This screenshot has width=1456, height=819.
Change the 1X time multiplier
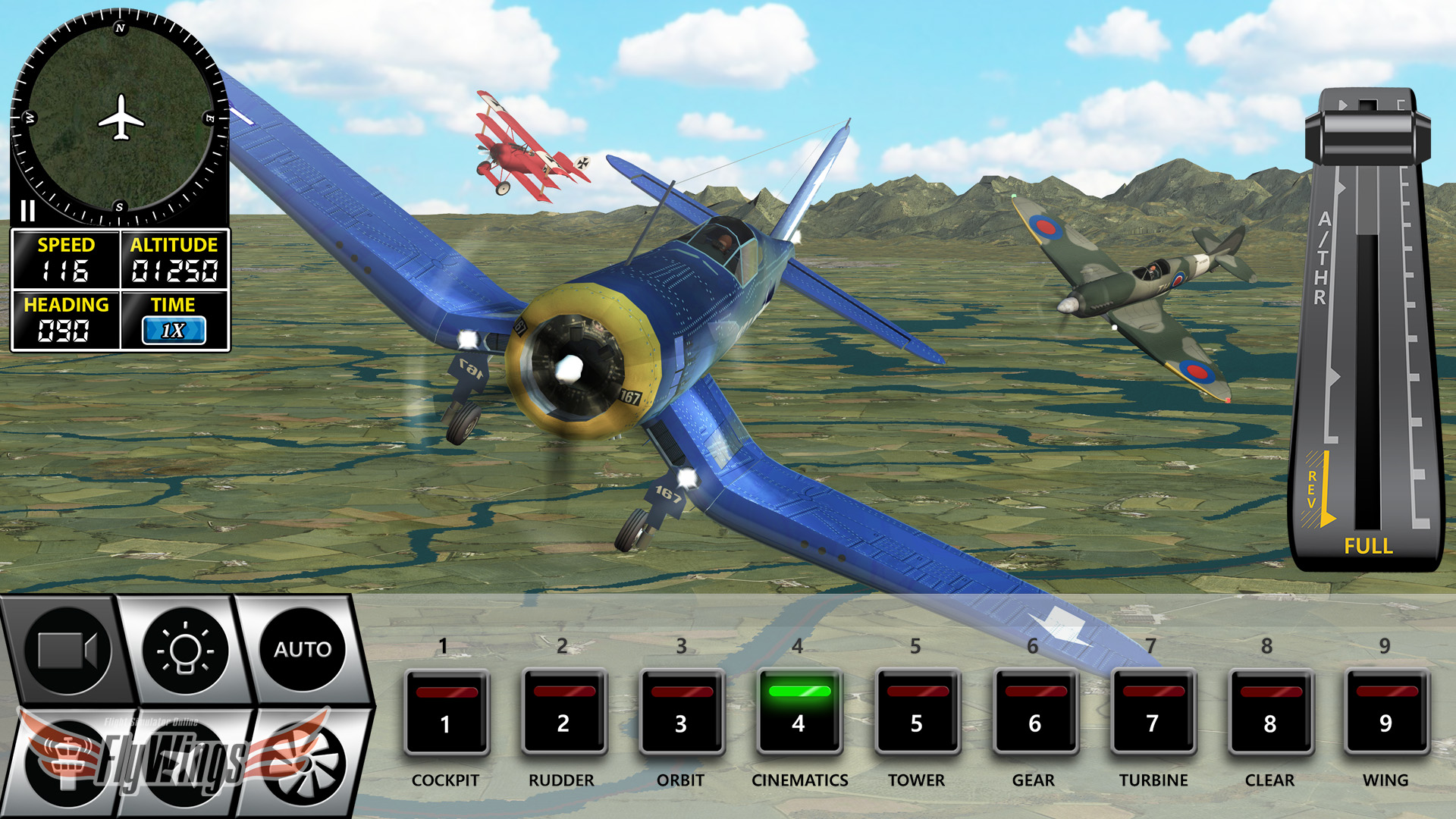point(174,331)
